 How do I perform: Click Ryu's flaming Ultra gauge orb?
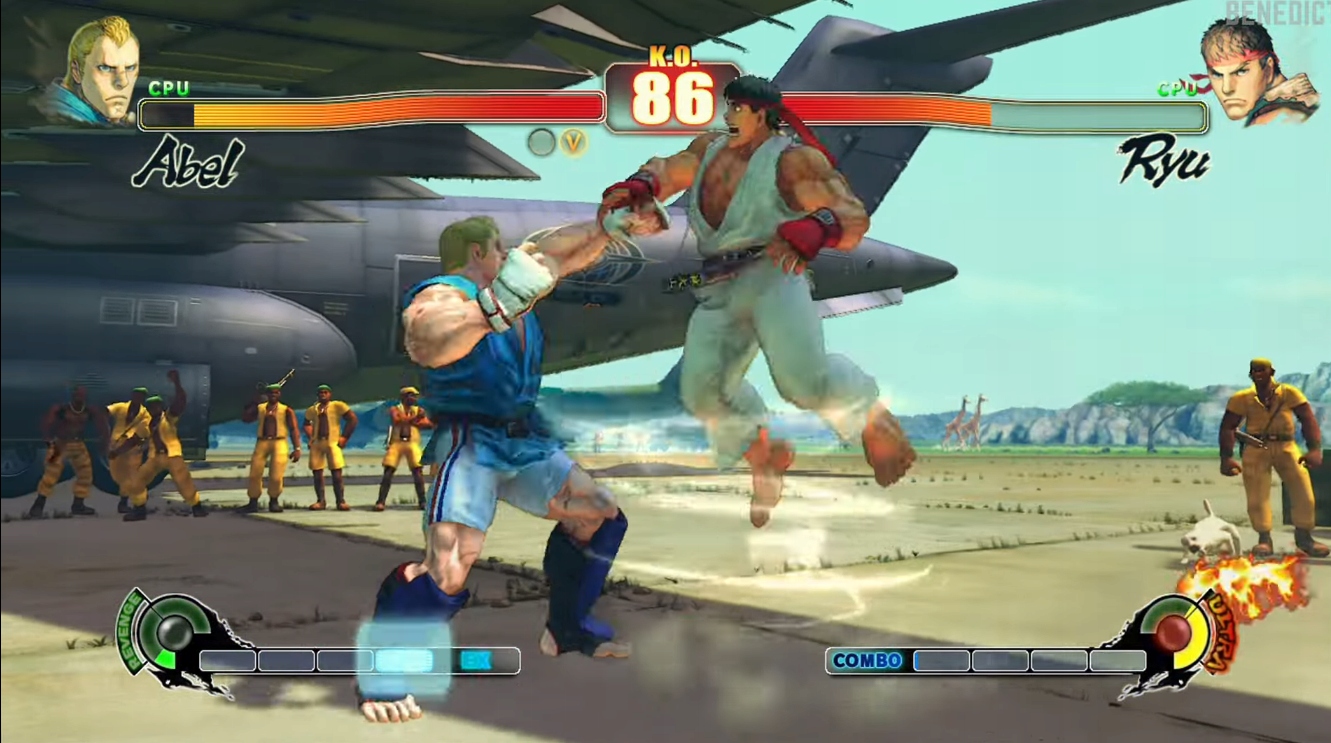[x=1174, y=630]
